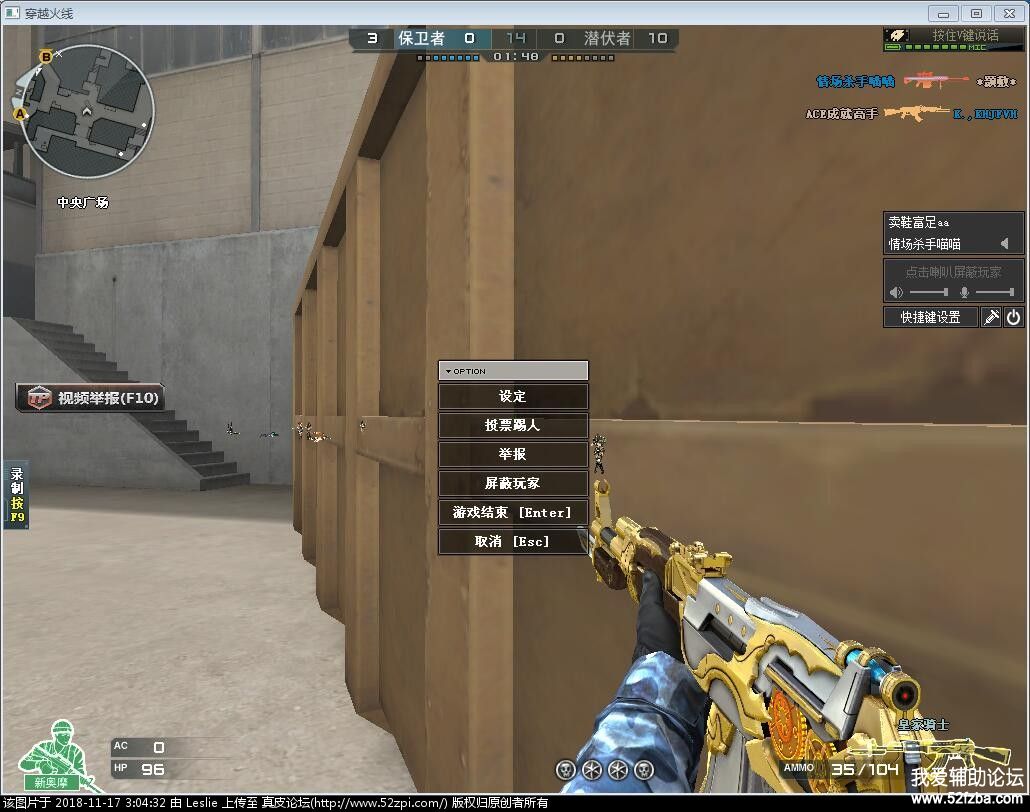Mute the speaker next to 情场杀手喵喵
1030x812 pixels.
[1004, 244]
